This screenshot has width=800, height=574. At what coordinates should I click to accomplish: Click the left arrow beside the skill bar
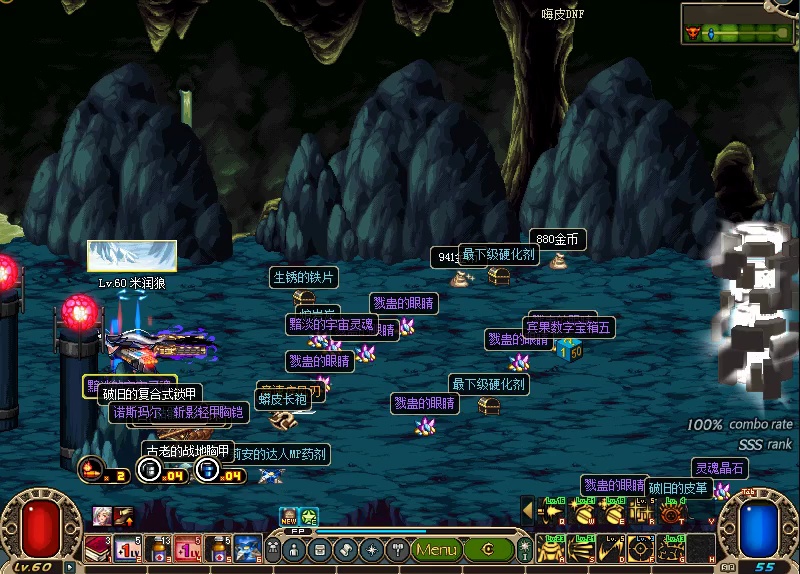(527, 511)
